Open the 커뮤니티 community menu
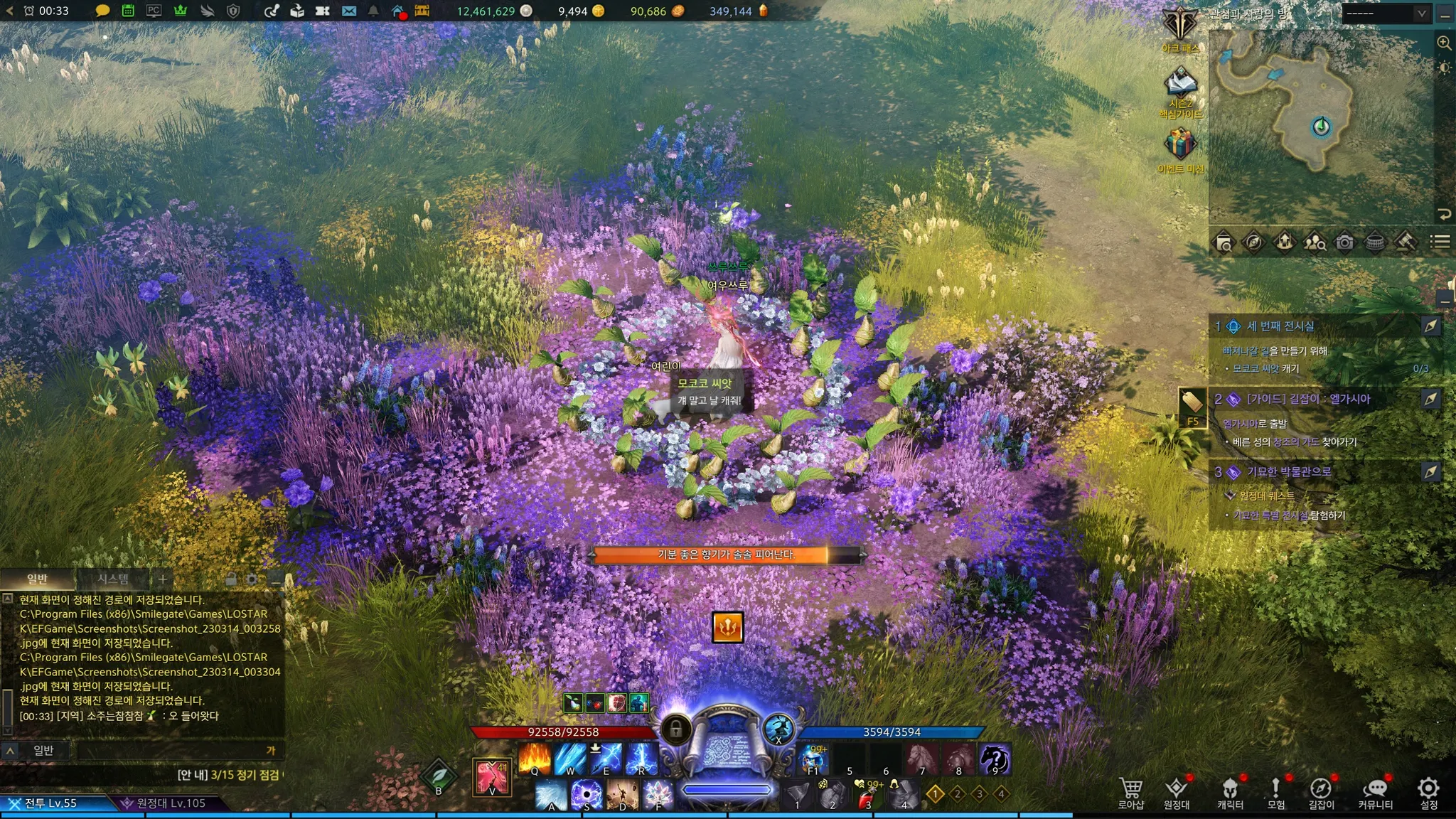 [x=1375, y=792]
